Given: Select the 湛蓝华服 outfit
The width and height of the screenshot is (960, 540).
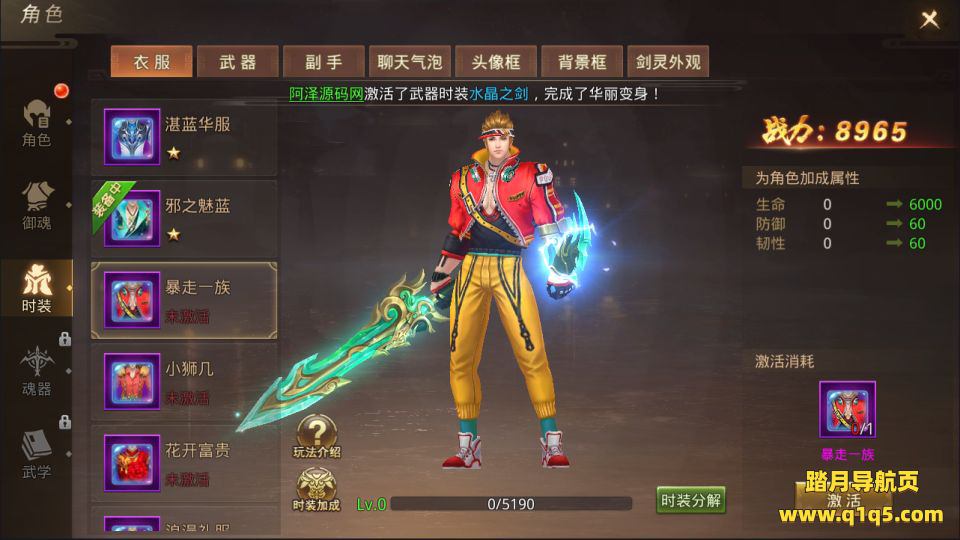Looking at the screenshot, I should coord(184,135).
